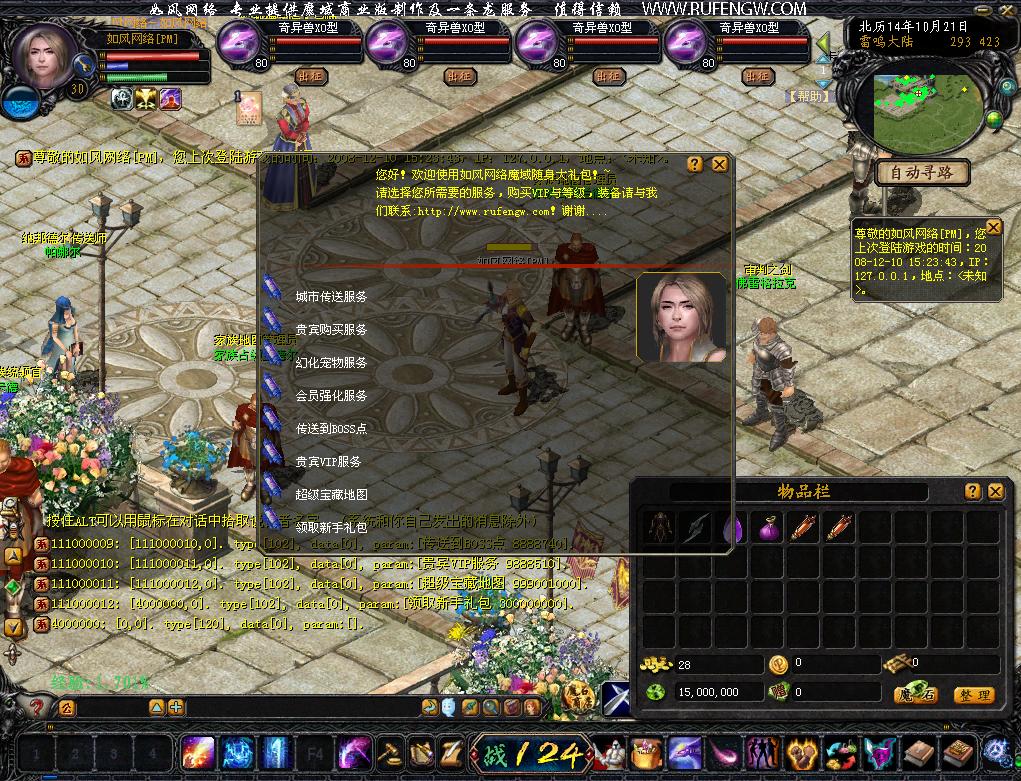Select the purple egg in inventory
The image size is (1021, 781).
click(732, 528)
